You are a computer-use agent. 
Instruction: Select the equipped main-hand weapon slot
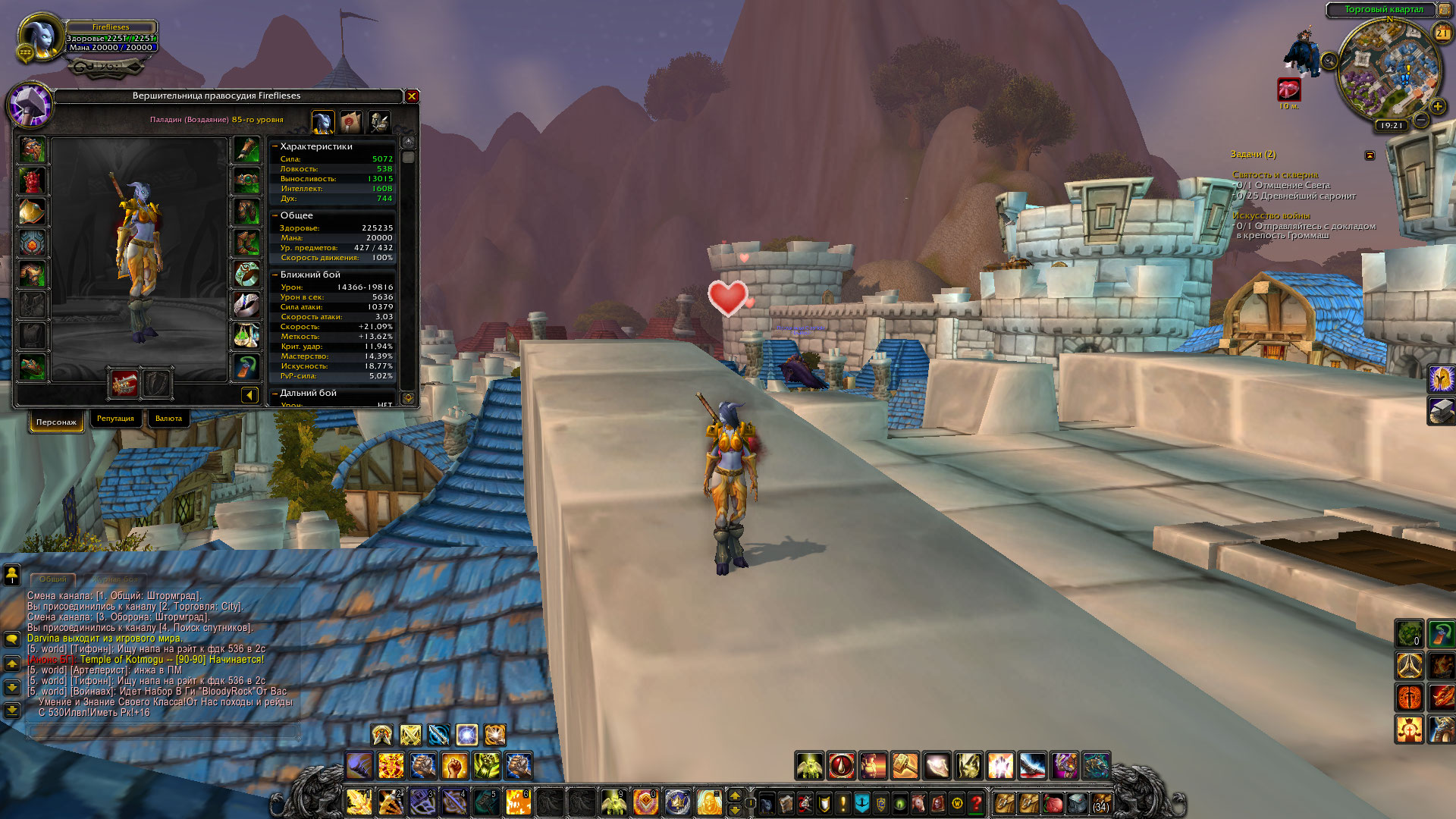124,384
